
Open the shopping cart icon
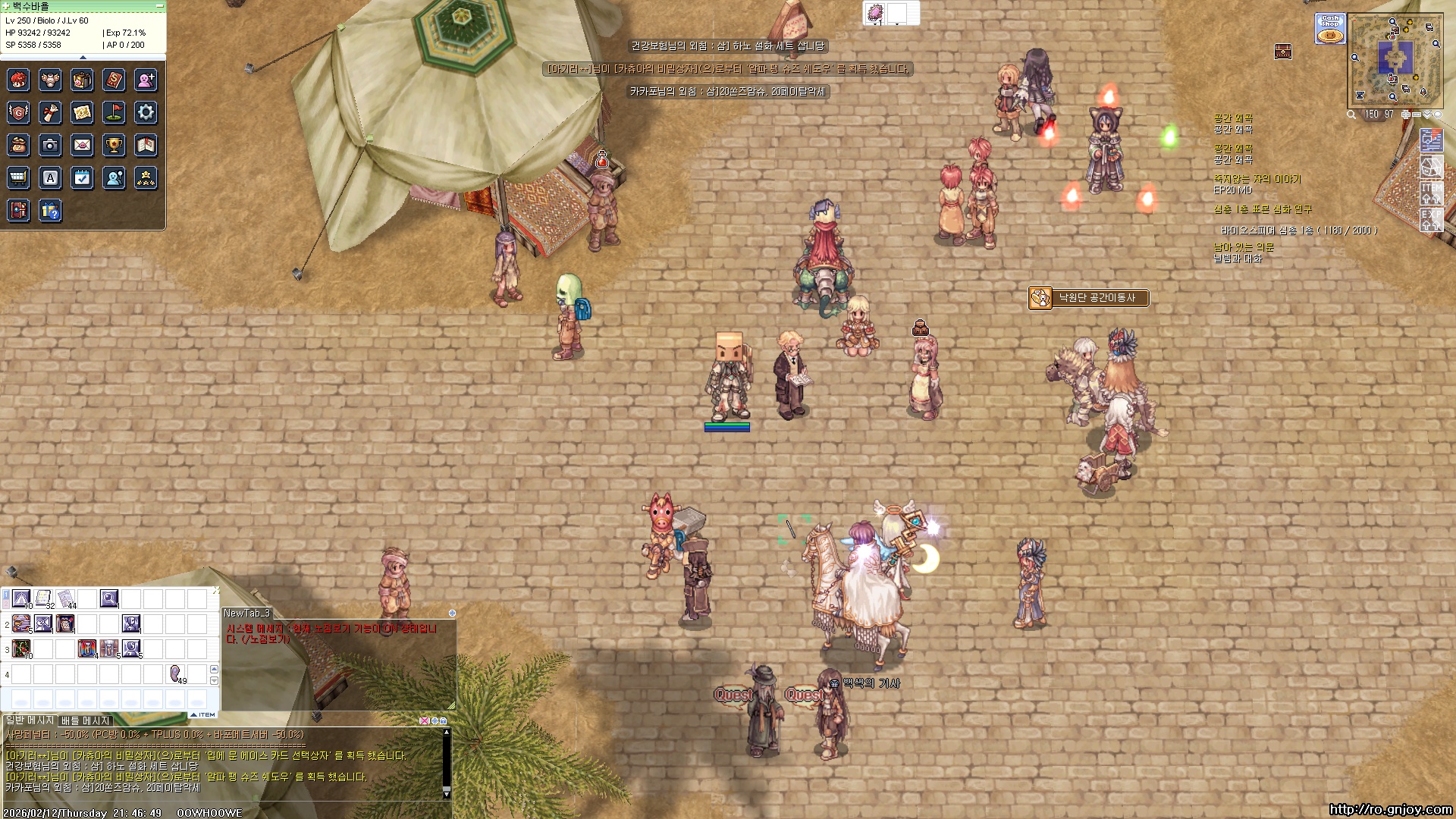[18, 177]
